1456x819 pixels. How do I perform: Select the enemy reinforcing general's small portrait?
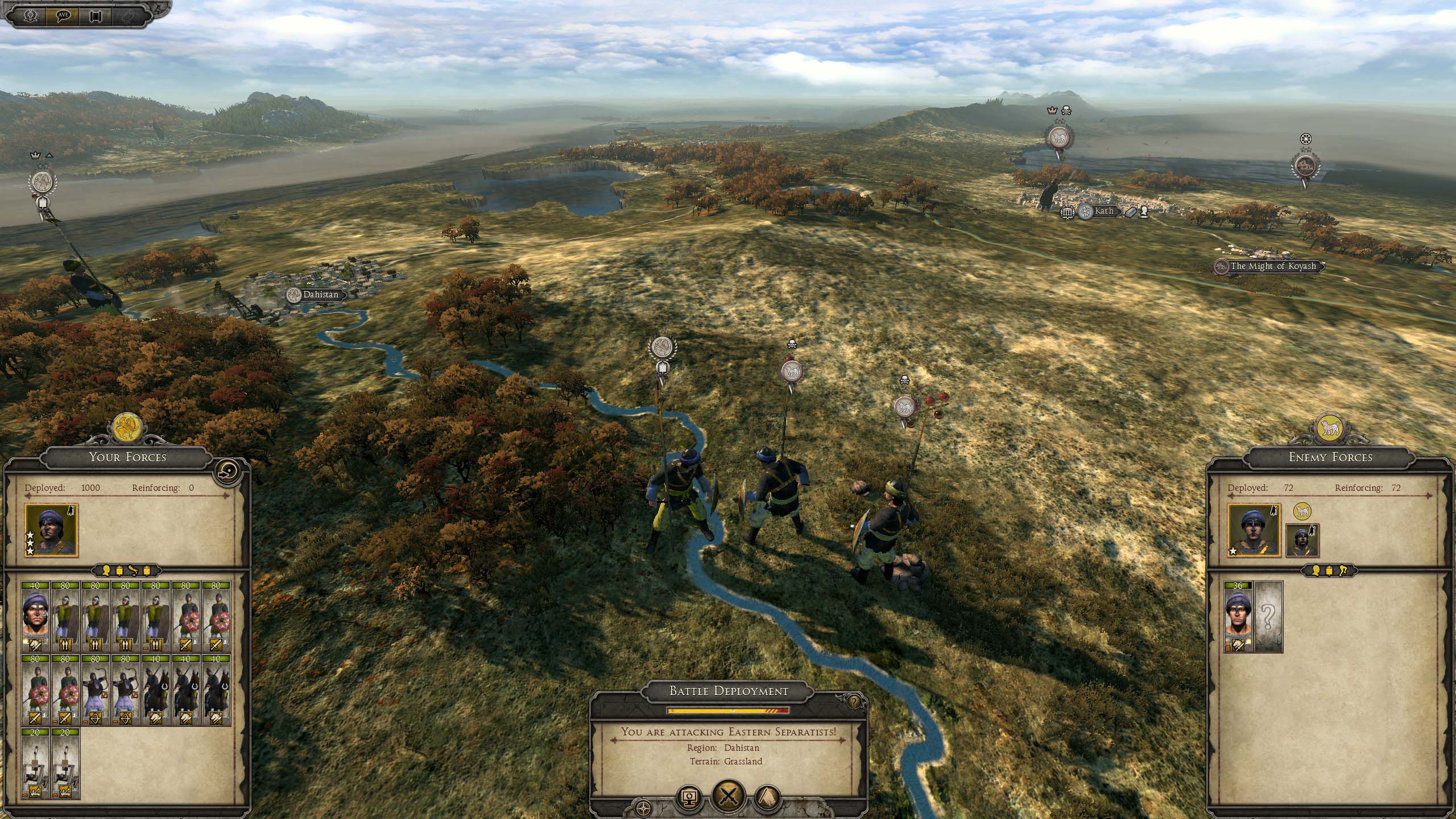[1302, 541]
